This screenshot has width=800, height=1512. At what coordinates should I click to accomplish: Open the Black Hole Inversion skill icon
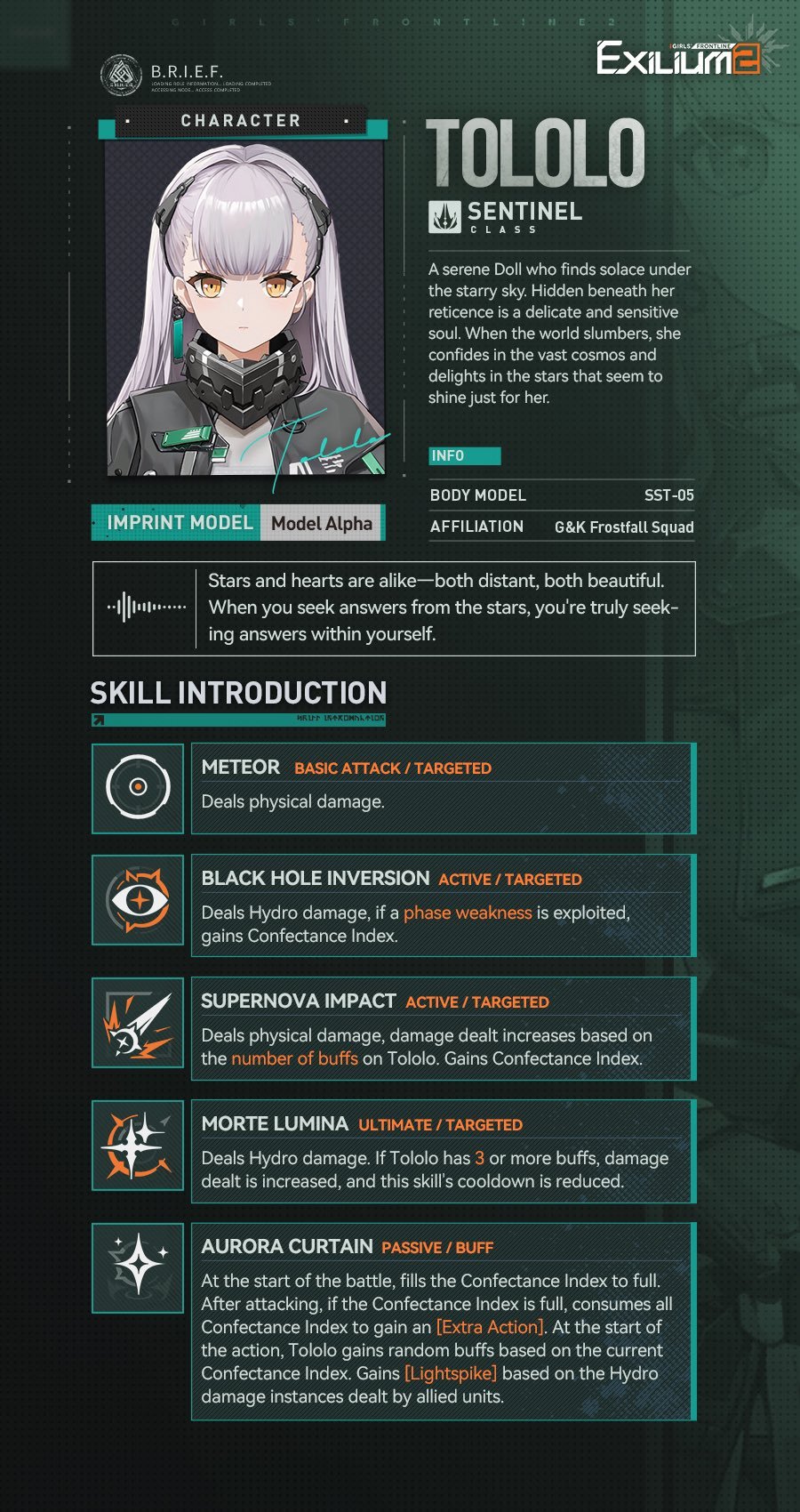[138, 900]
